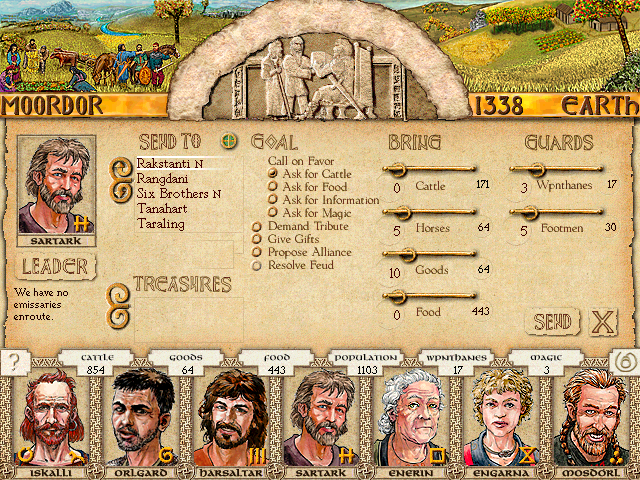Select the Taraling clan entry
This screenshot has width=640, height=480.
160,224
